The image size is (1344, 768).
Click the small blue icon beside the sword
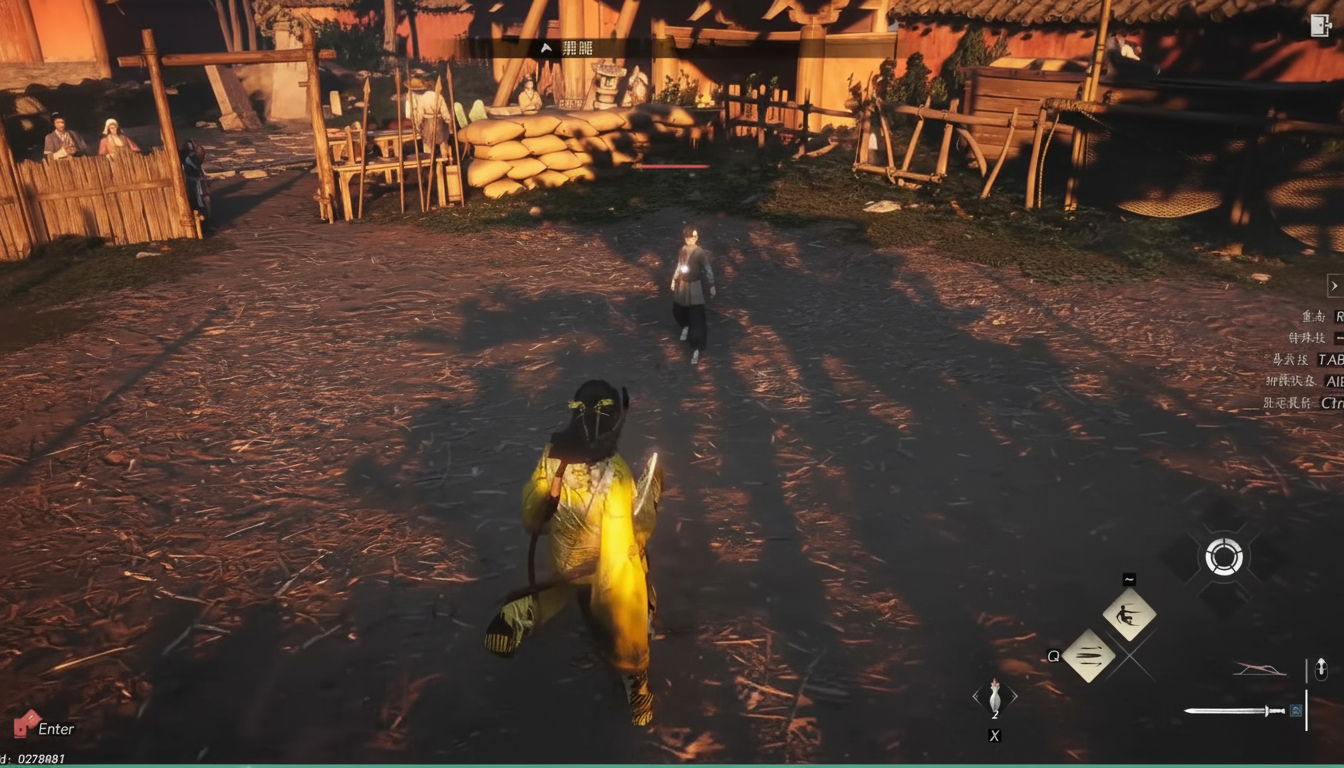tap(1296, 711)
